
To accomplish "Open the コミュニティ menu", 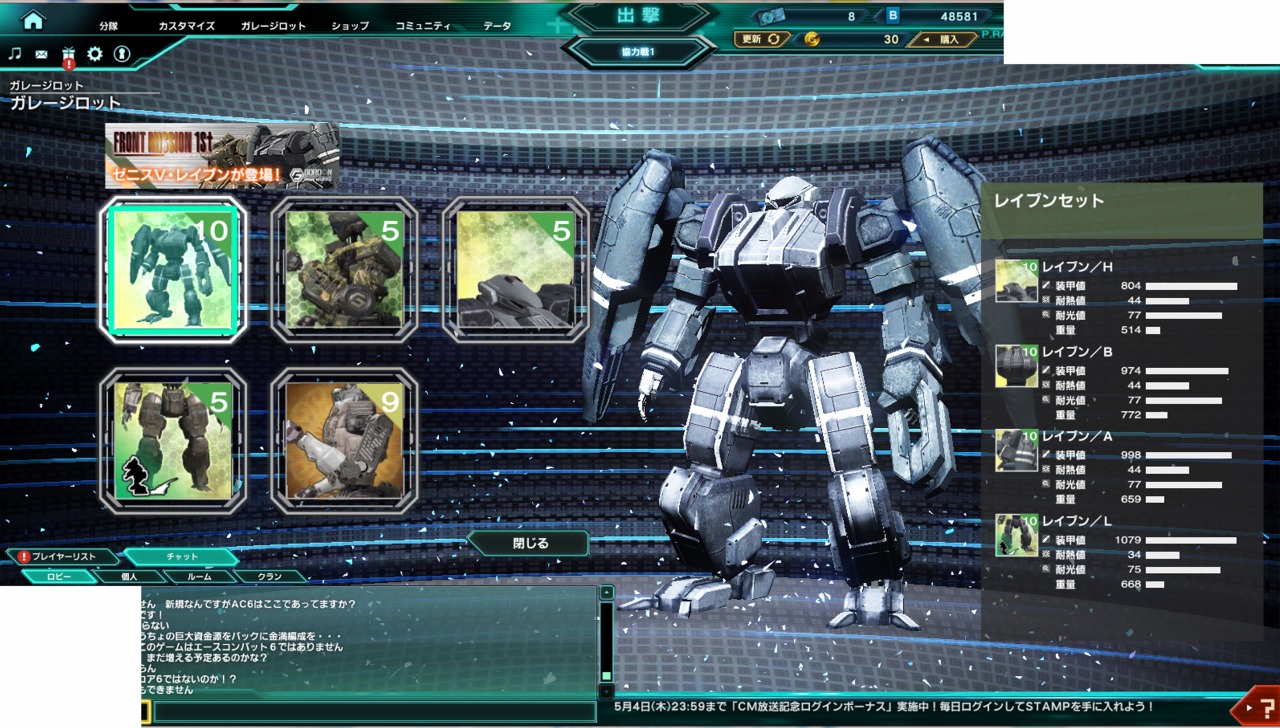I will pos(422,26).
